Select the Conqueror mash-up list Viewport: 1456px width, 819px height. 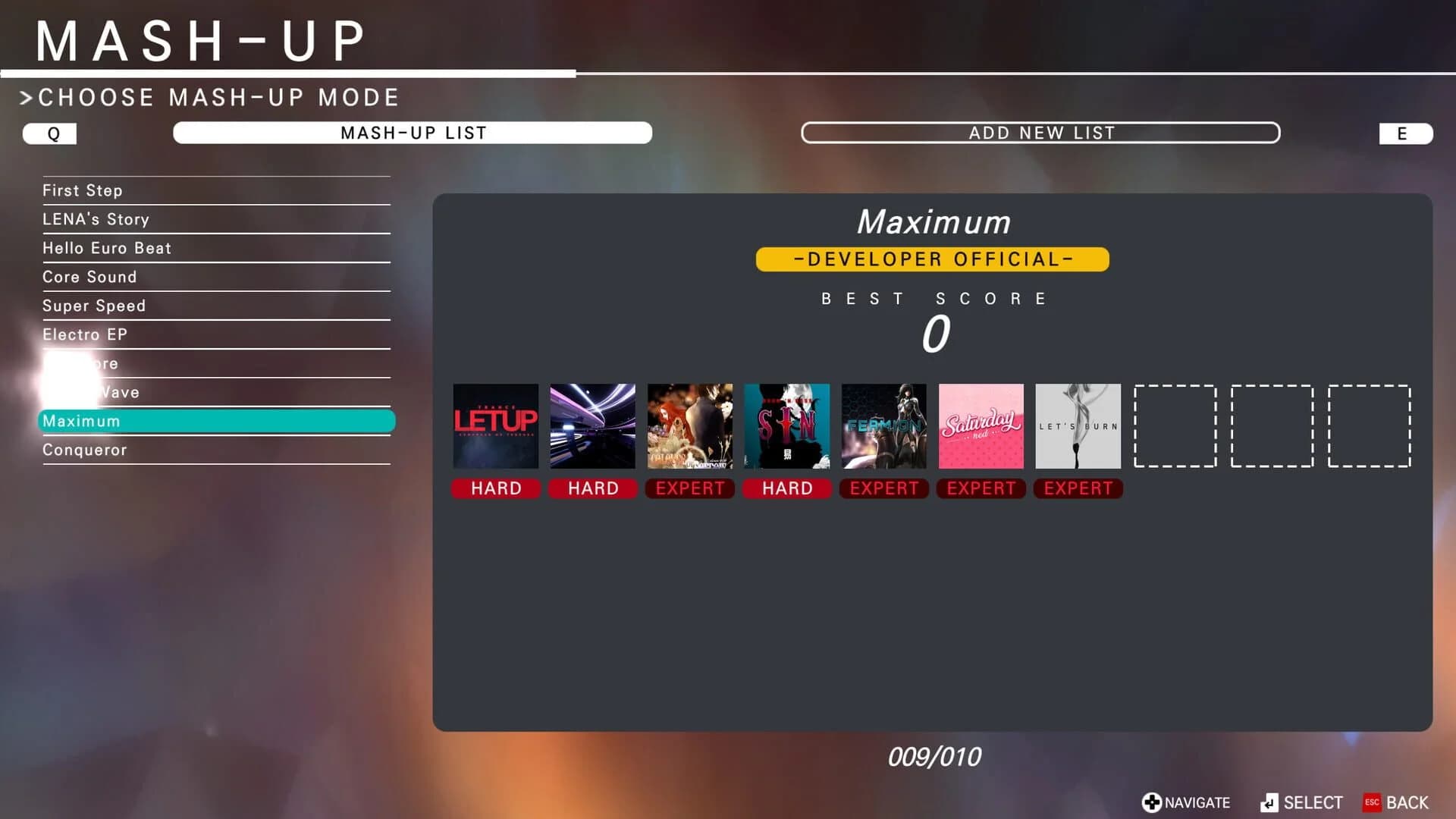click(216, 450)
